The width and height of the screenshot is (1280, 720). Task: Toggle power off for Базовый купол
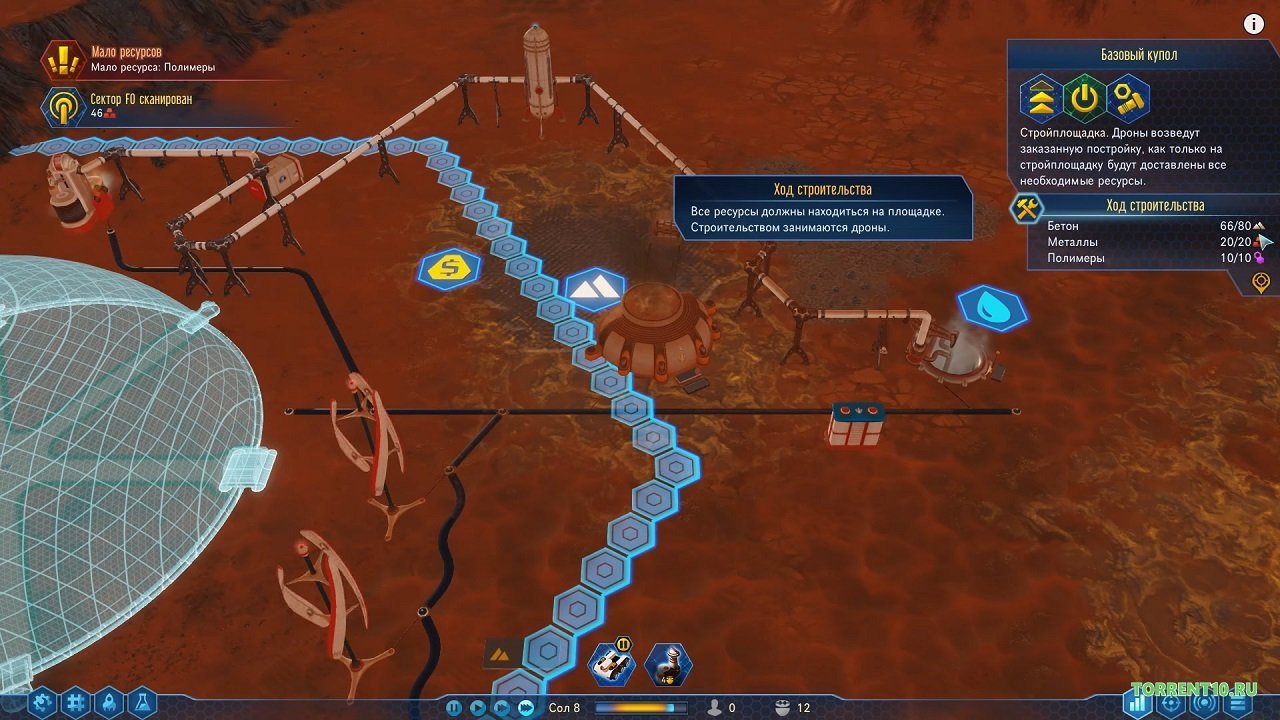click(x=1083, y=100)
